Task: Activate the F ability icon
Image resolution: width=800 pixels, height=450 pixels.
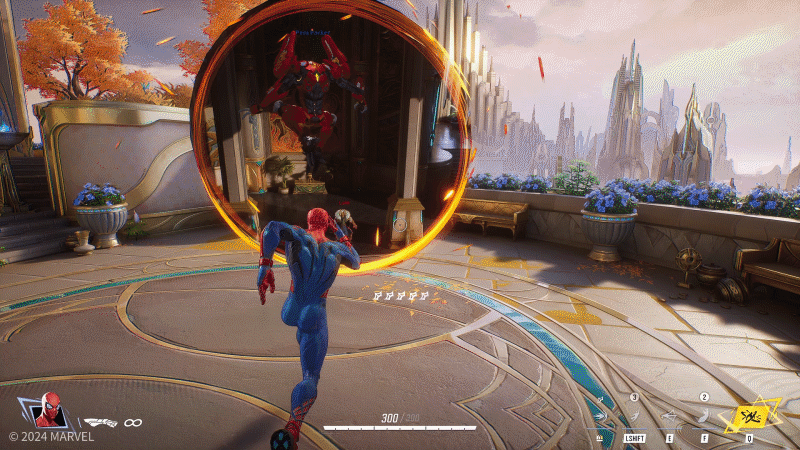Action: click(704, 418)
